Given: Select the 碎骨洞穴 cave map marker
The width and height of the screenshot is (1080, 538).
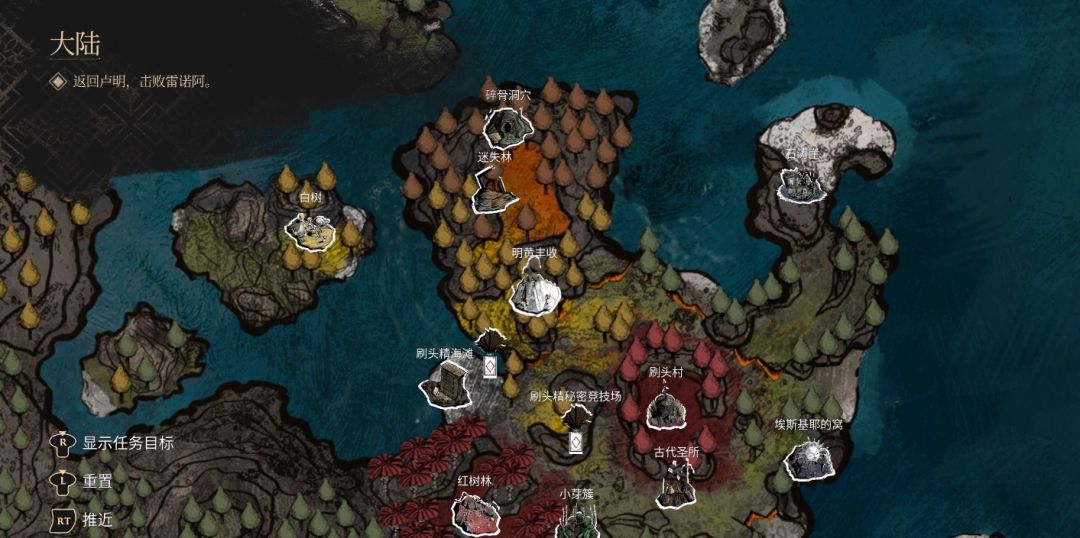Looking at the screenshot, I should pyautogui.click(x=507, y=126).
